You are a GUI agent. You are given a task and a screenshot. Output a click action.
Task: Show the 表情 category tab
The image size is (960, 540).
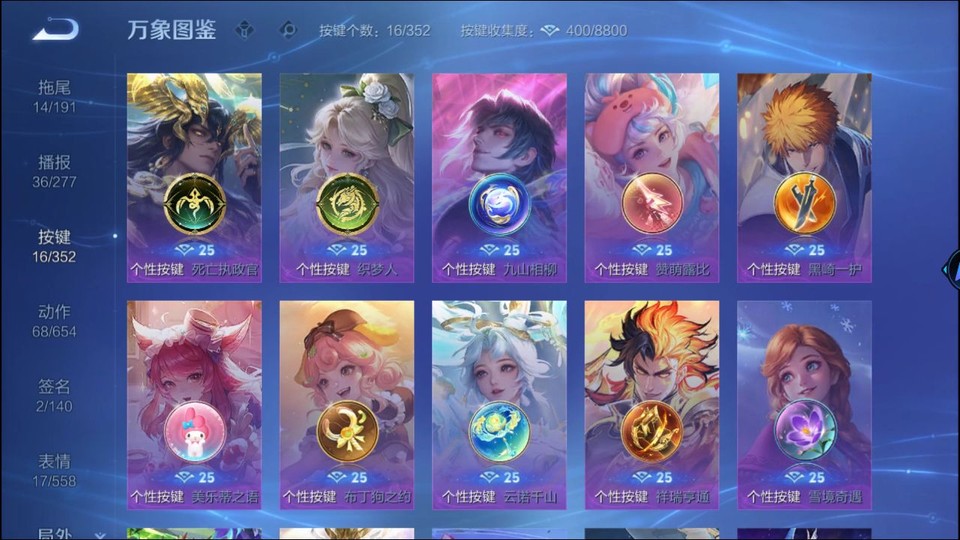(x=55, y=470)
